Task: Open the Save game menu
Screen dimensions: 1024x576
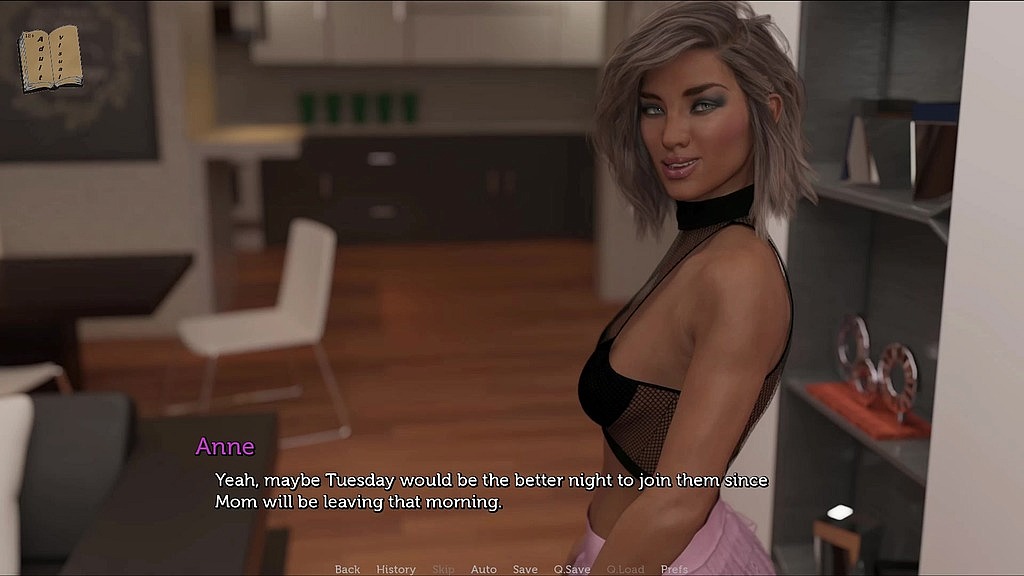Action: [525, 569]
